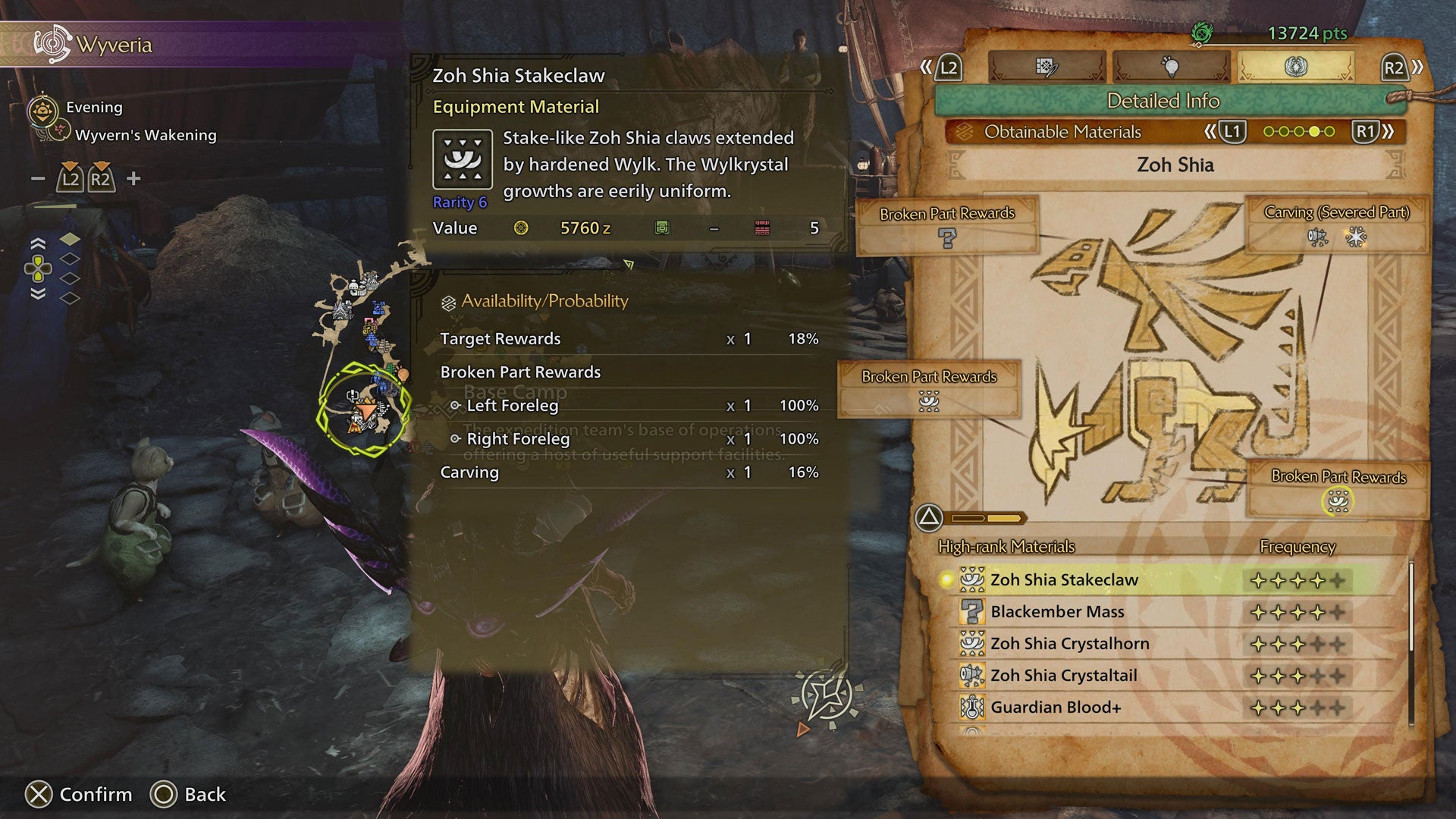Select the Zoh Shia Stakeclaw claw icon
The width and height of the screenshot is (1456, 819).
tap(974, 579)
